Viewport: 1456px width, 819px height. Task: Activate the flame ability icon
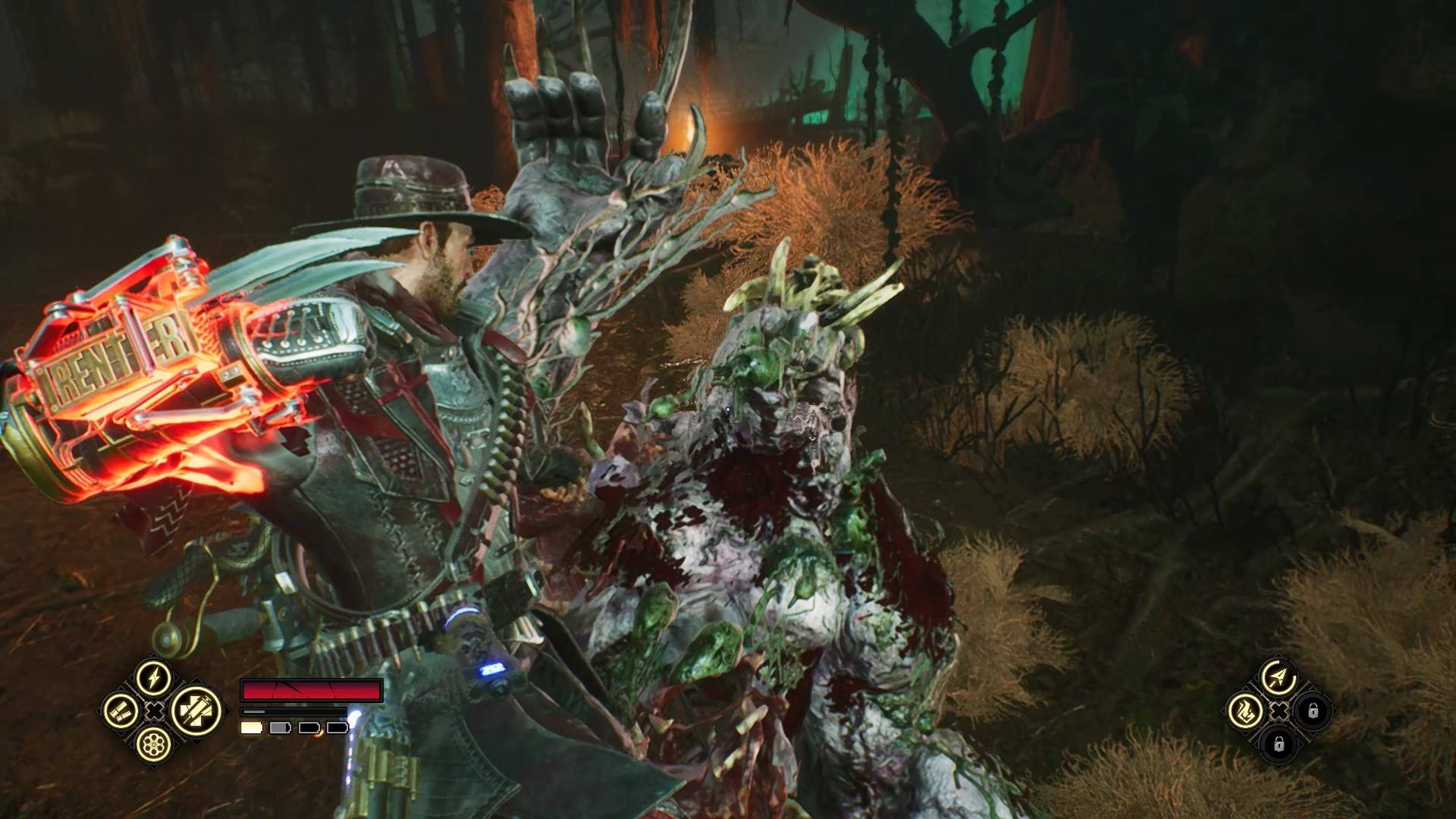1245,711
